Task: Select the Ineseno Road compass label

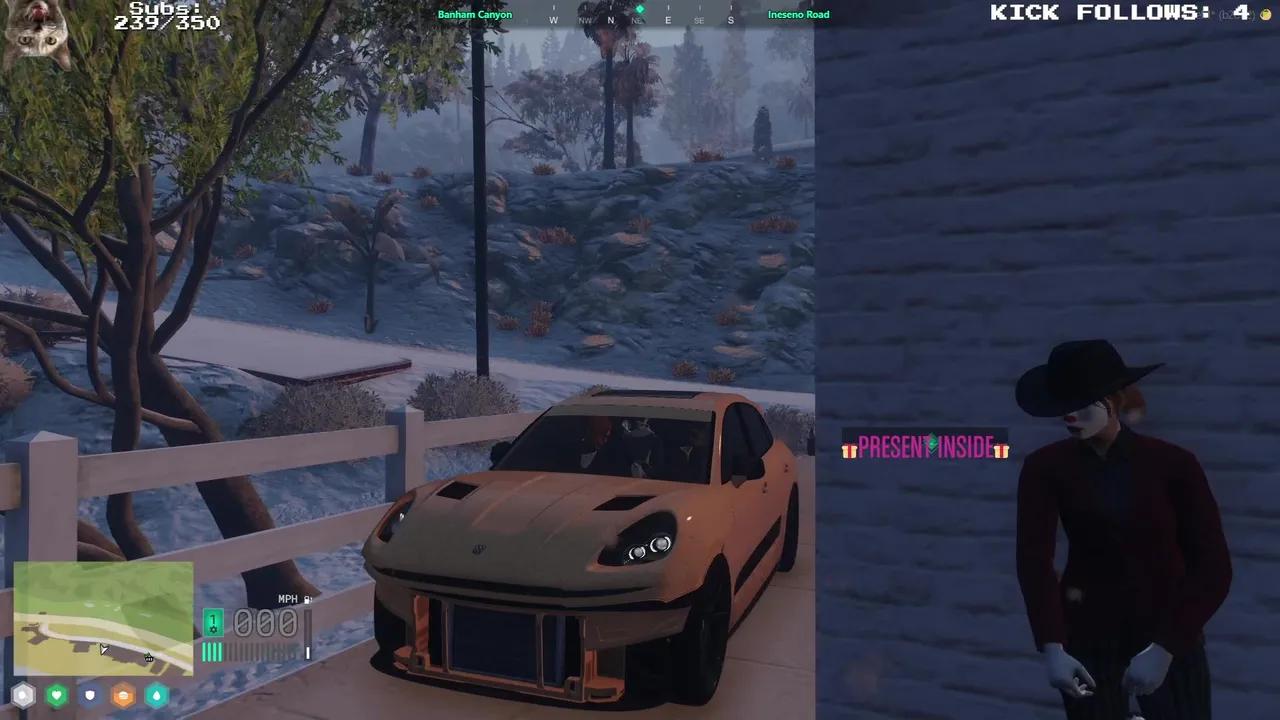Action: [x=798, y=14]
